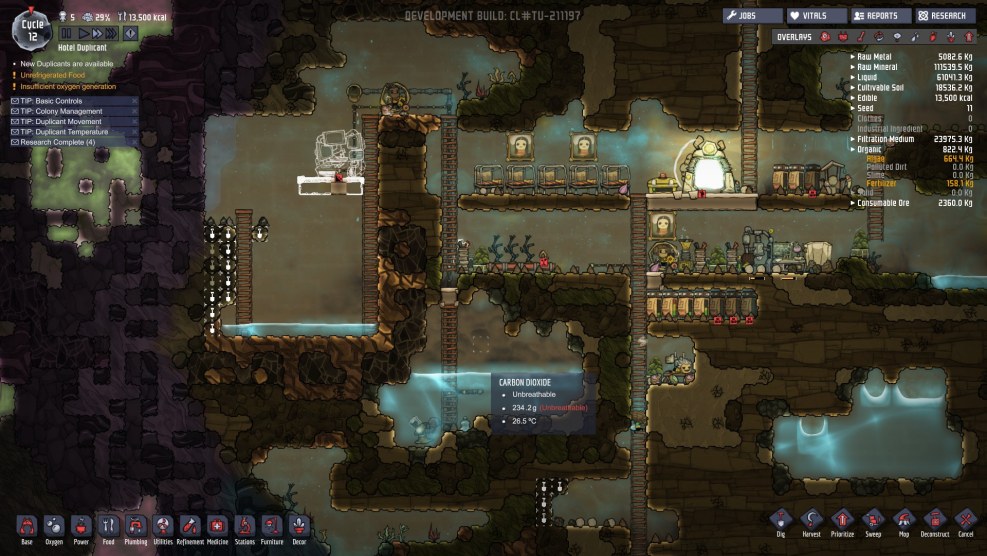Viewport: 987px width, 556px height.
Task: Show the colony Reports
Action: [x=880, y=16]
